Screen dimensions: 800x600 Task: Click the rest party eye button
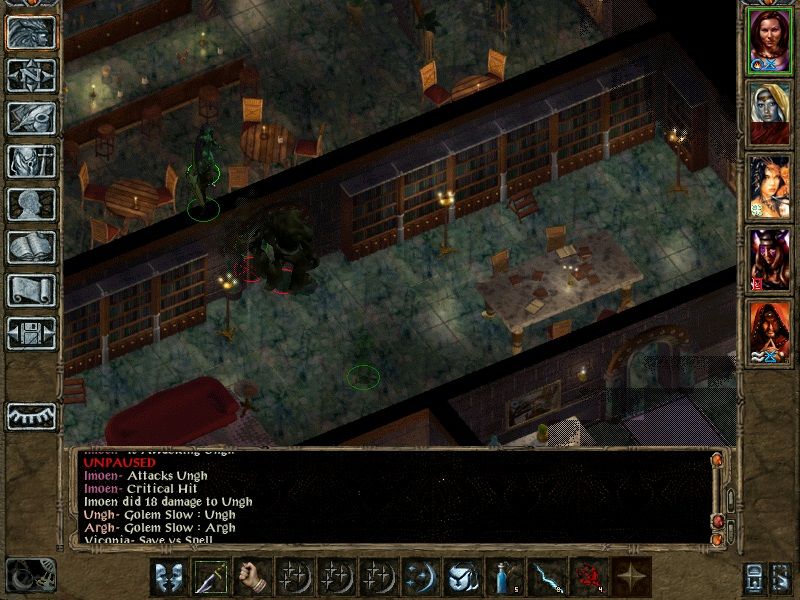[x=31, y=414]
